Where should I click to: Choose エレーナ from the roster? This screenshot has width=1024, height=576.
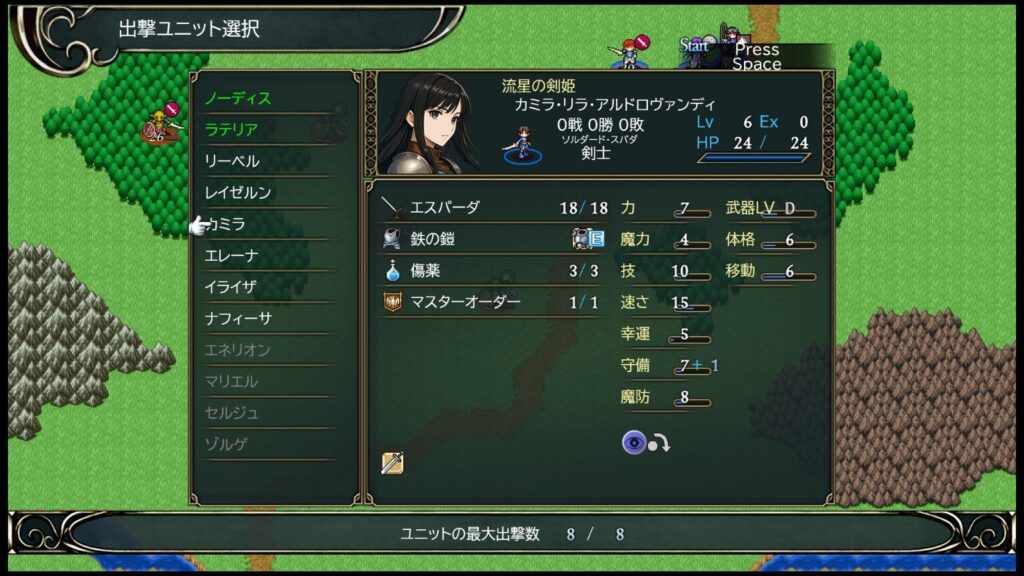tap(232, 256)
